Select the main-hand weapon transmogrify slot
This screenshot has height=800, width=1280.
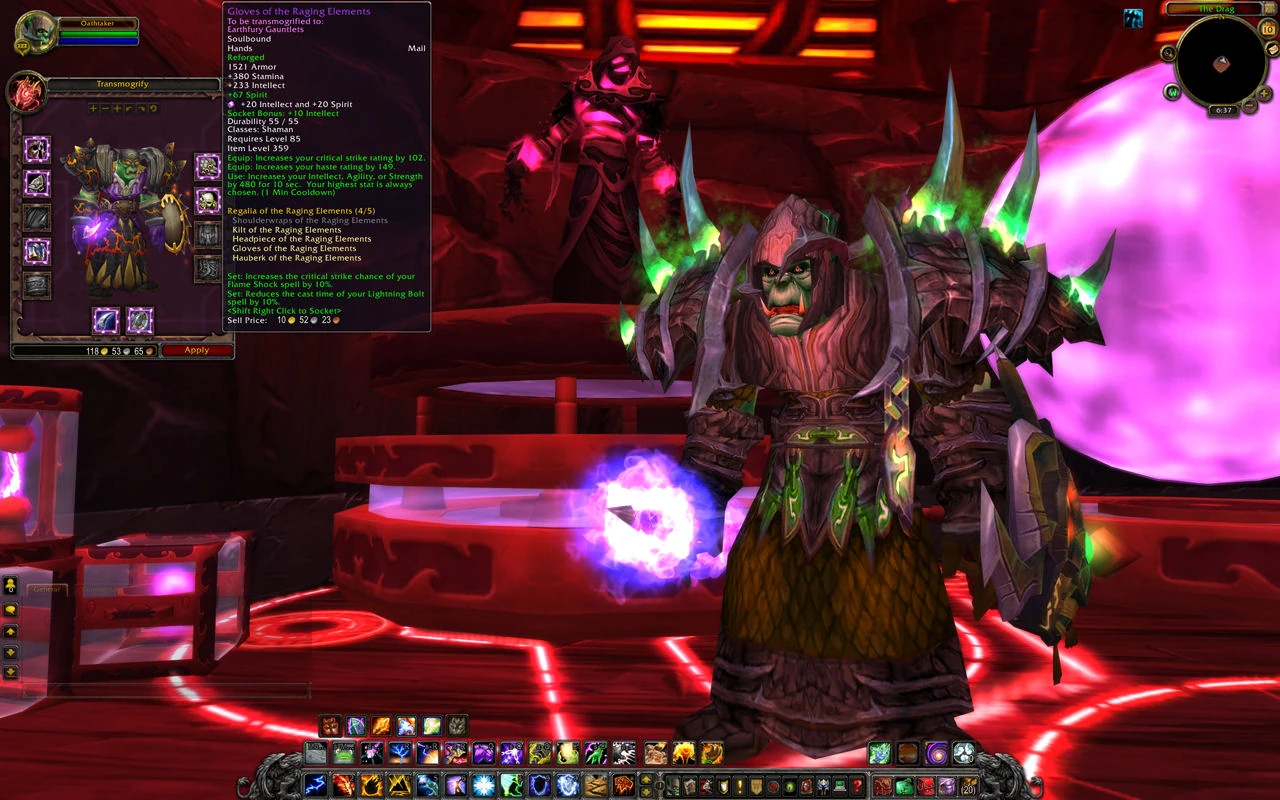click(106, 320)
